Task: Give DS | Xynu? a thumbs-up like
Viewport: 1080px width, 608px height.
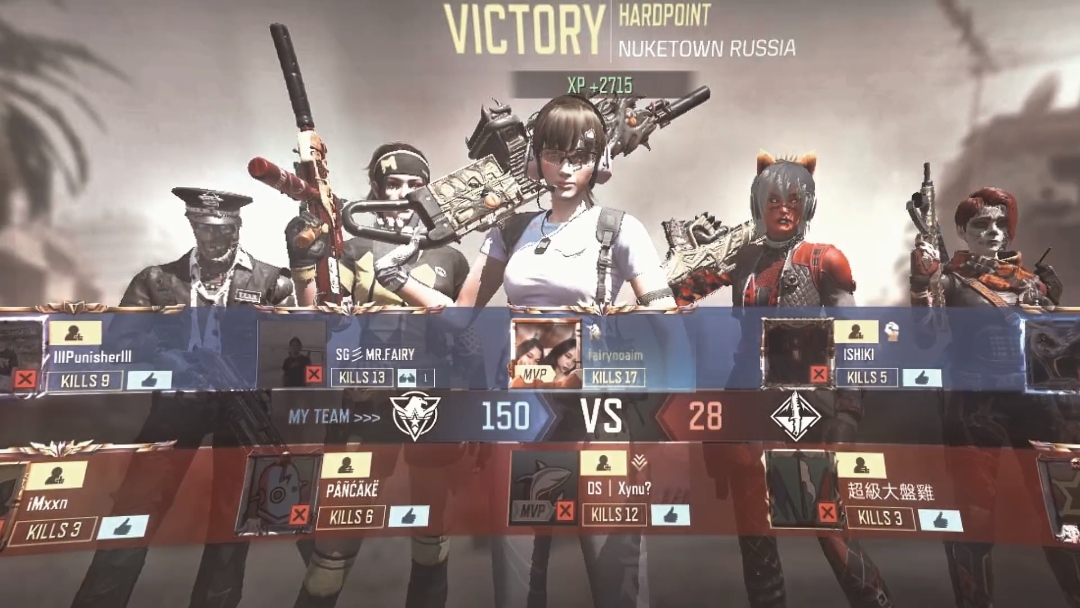Action: (x=670, y=514)
